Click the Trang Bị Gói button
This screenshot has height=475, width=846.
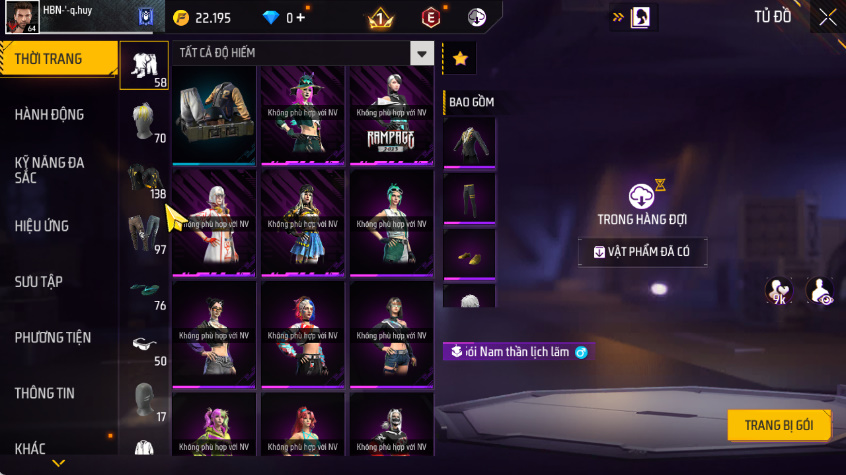tap(778, 425)
